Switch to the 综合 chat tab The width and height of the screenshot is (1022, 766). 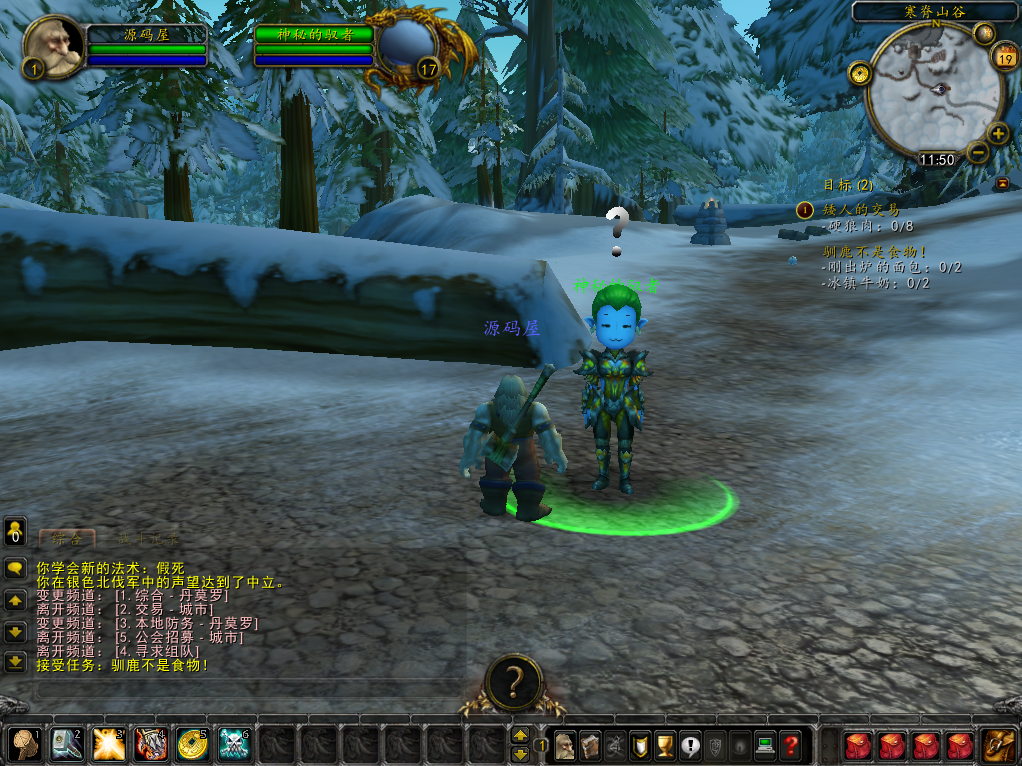[x=66, y=538]
